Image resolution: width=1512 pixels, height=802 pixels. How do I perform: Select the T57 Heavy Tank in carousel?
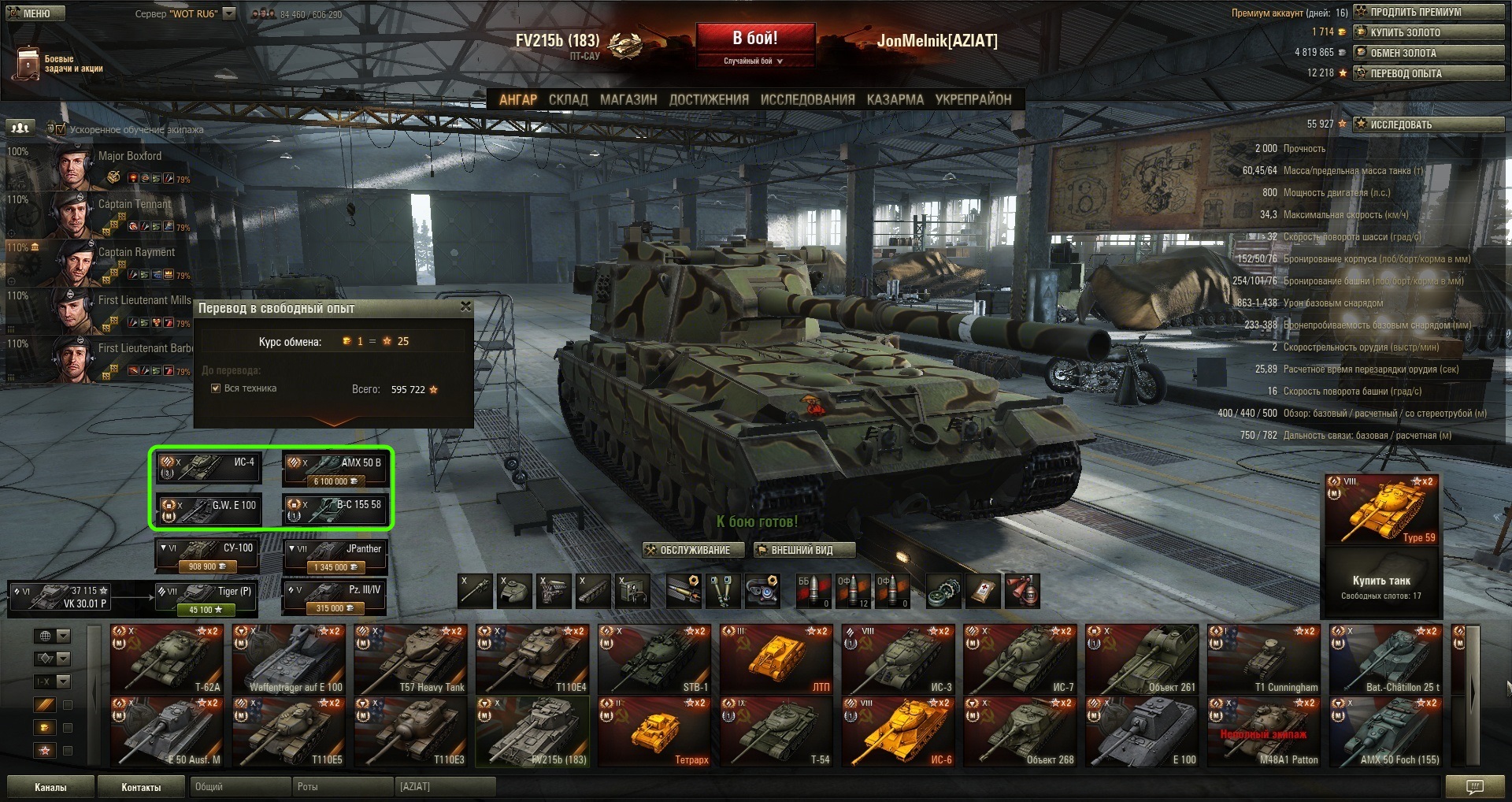[410, 659]
